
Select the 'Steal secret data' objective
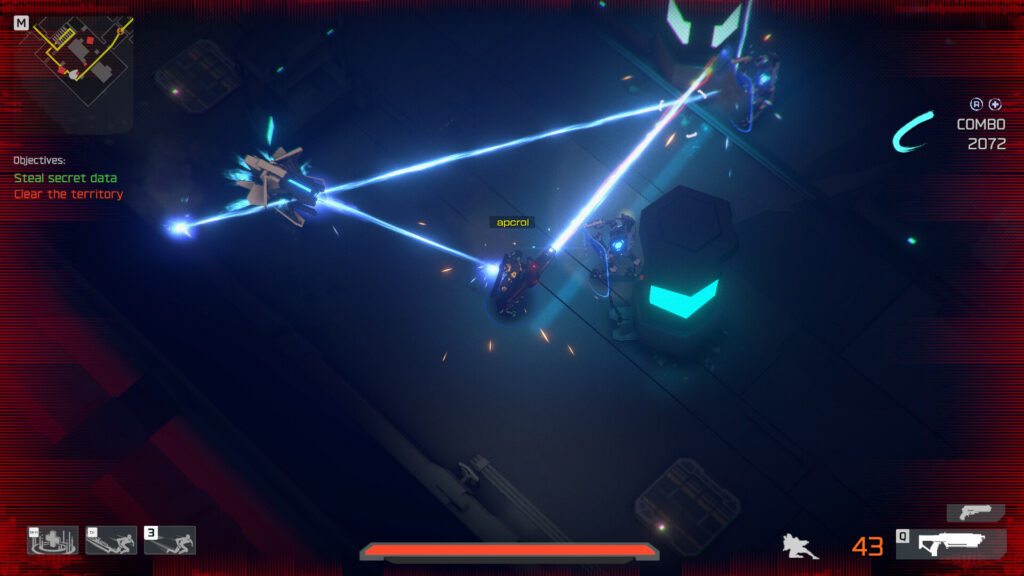point(65,178)
